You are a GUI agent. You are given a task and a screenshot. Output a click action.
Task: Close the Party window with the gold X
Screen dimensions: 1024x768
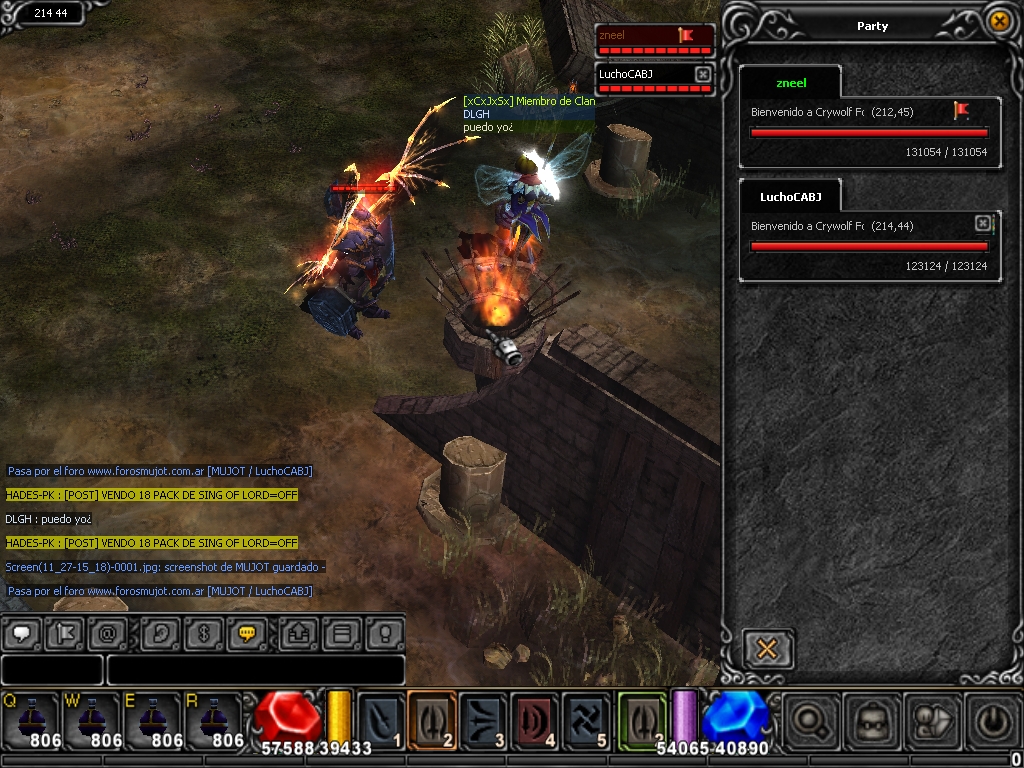point(998,21)
